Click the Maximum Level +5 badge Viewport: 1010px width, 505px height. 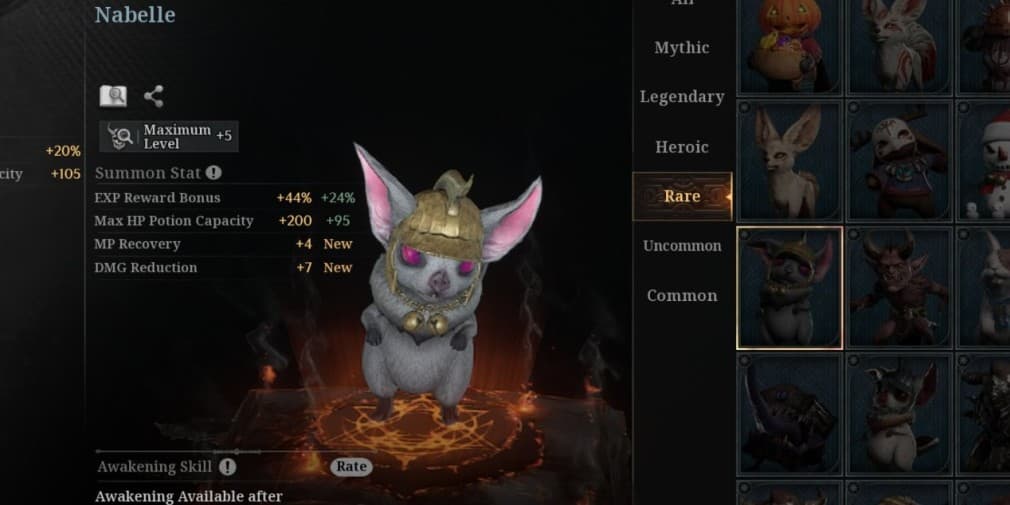tap(168, 136)
